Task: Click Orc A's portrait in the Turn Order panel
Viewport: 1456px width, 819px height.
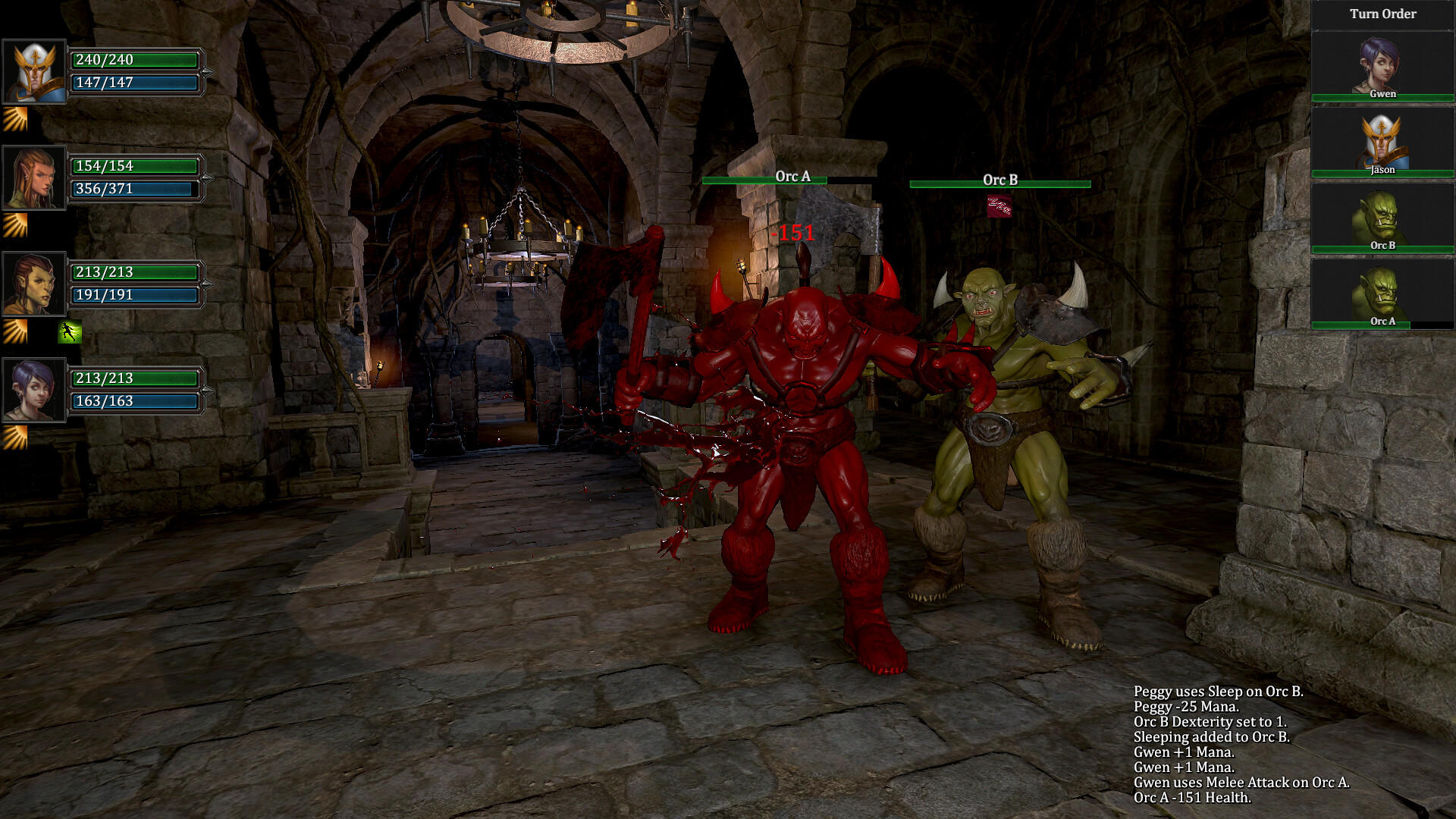Action: point(1382,292)
